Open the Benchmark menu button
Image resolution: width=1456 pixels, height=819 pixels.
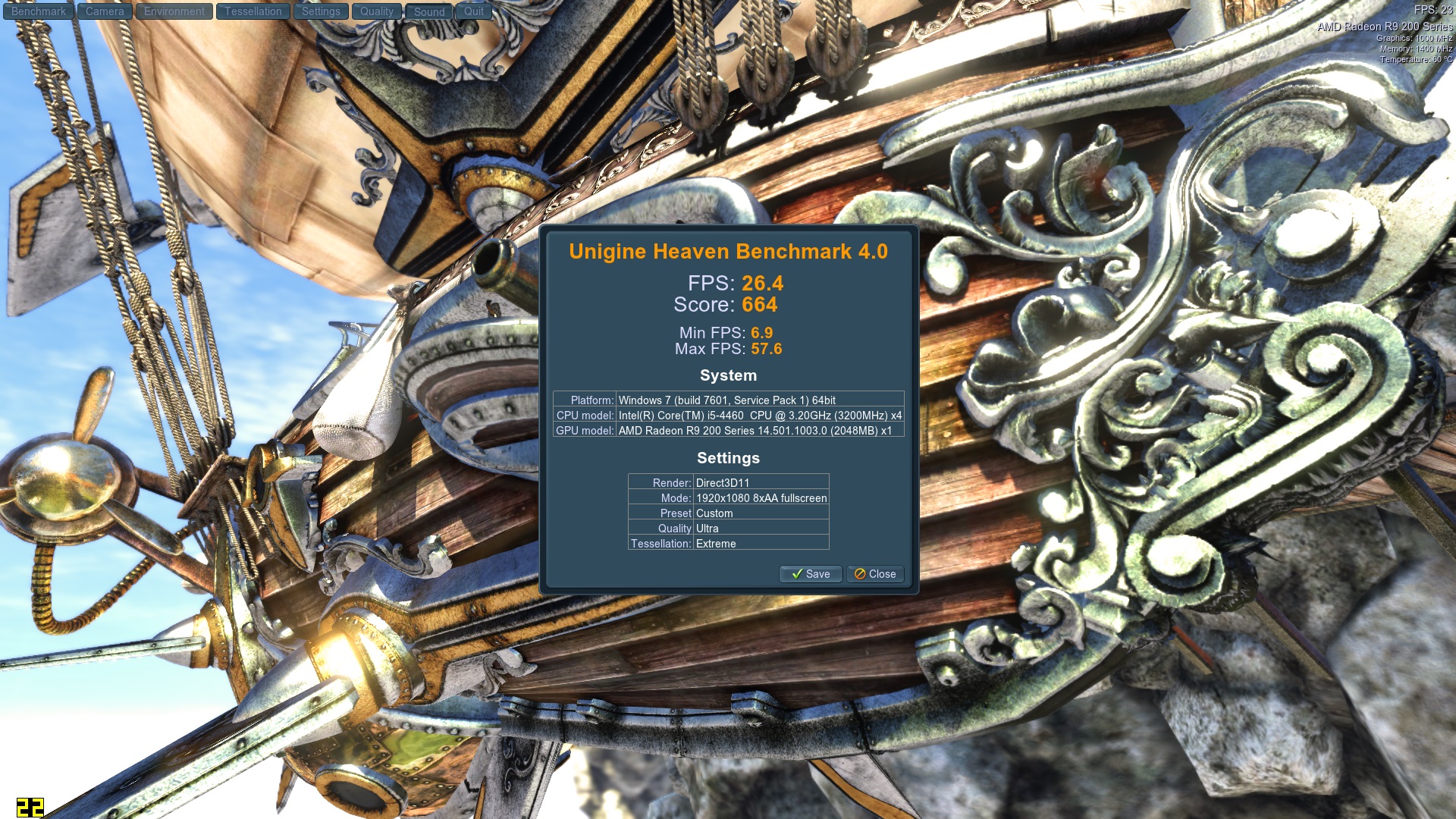(x=39, y=11)
